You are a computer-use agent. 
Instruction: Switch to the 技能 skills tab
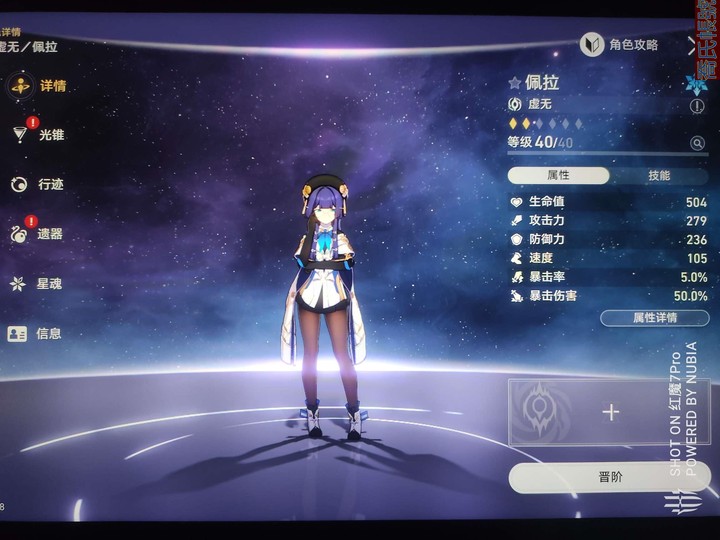(659, 175)
